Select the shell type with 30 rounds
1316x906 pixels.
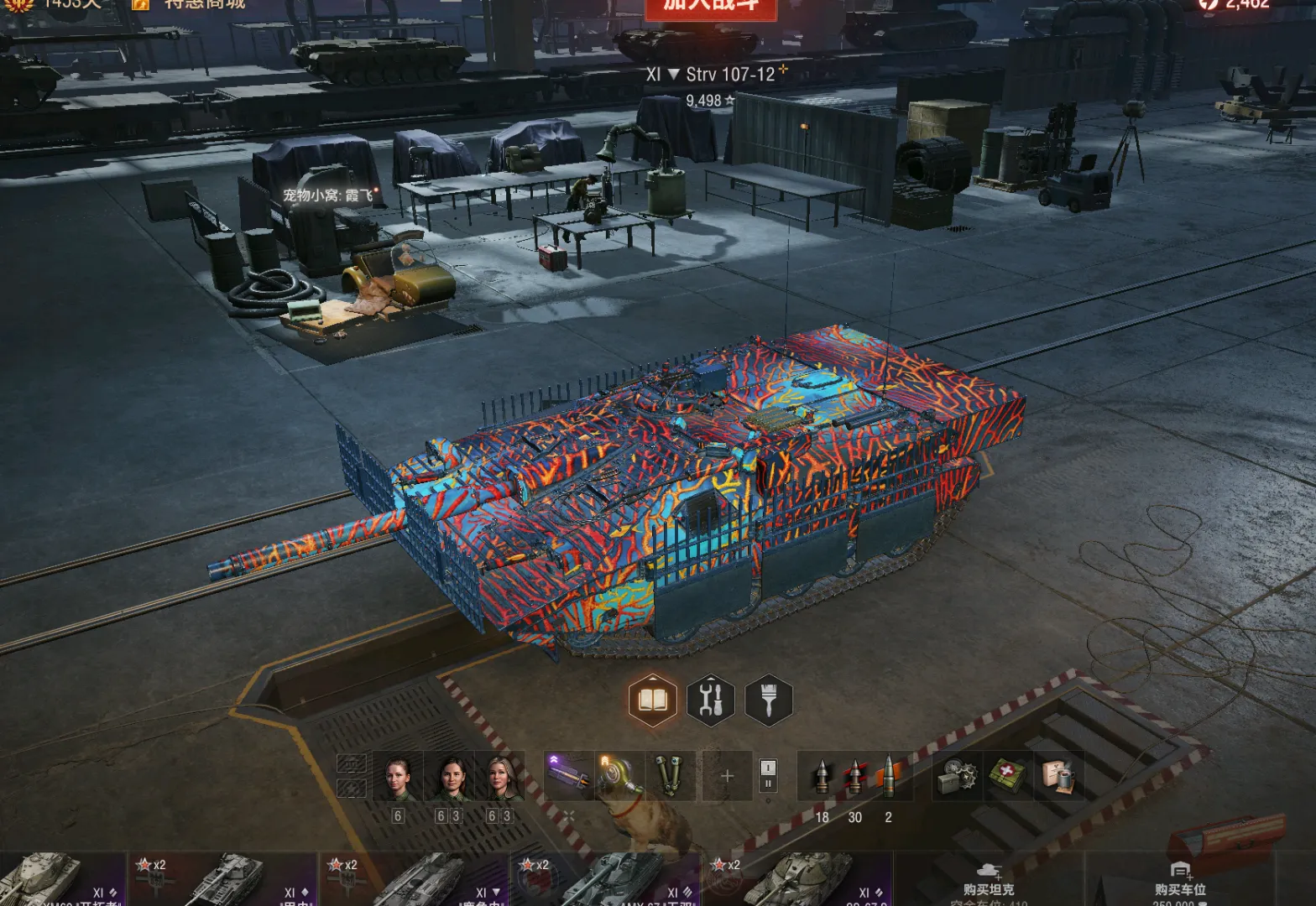click(854, 776)
